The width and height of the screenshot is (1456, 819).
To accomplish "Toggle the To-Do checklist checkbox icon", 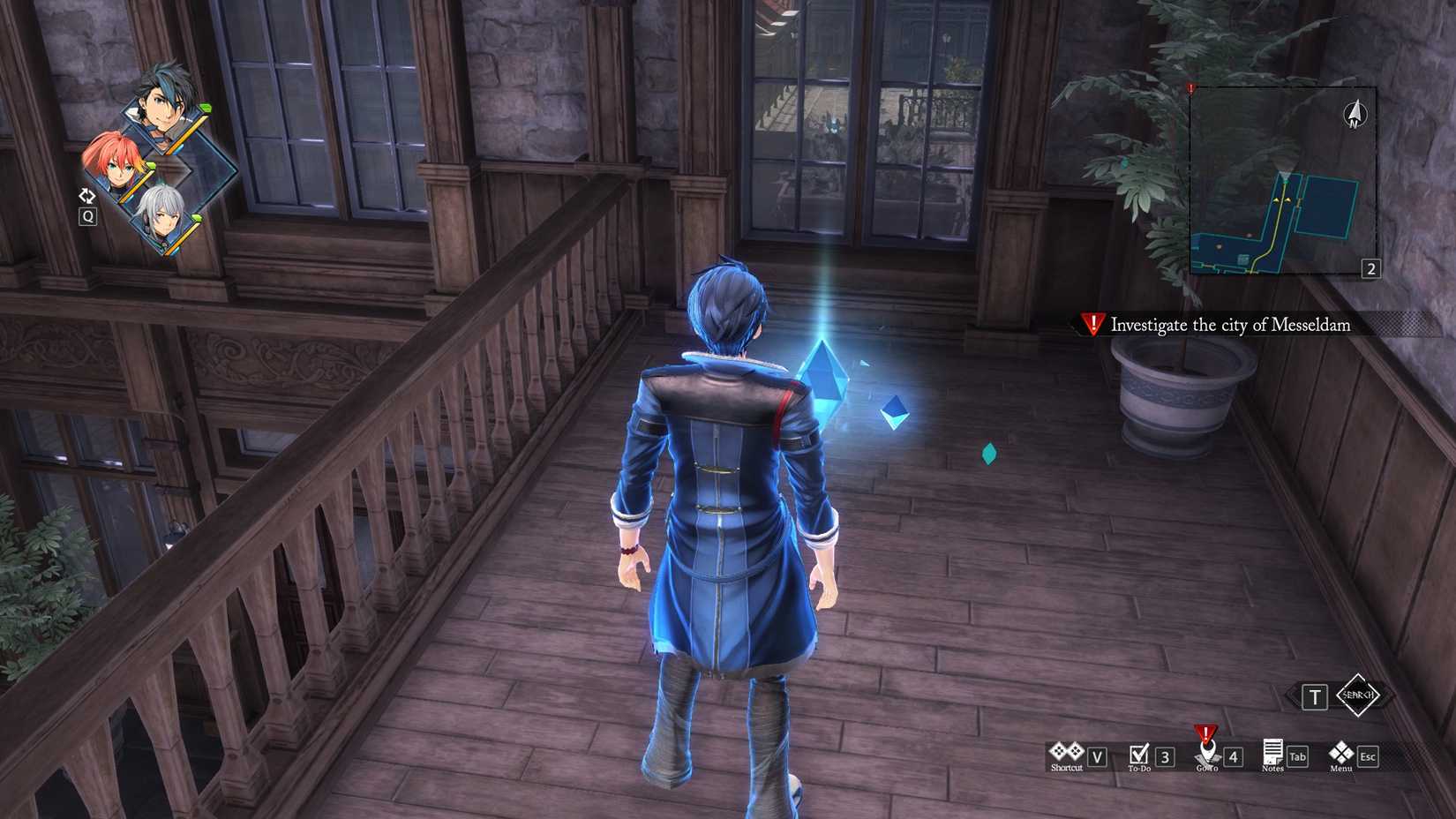I will pos(1139,751).
